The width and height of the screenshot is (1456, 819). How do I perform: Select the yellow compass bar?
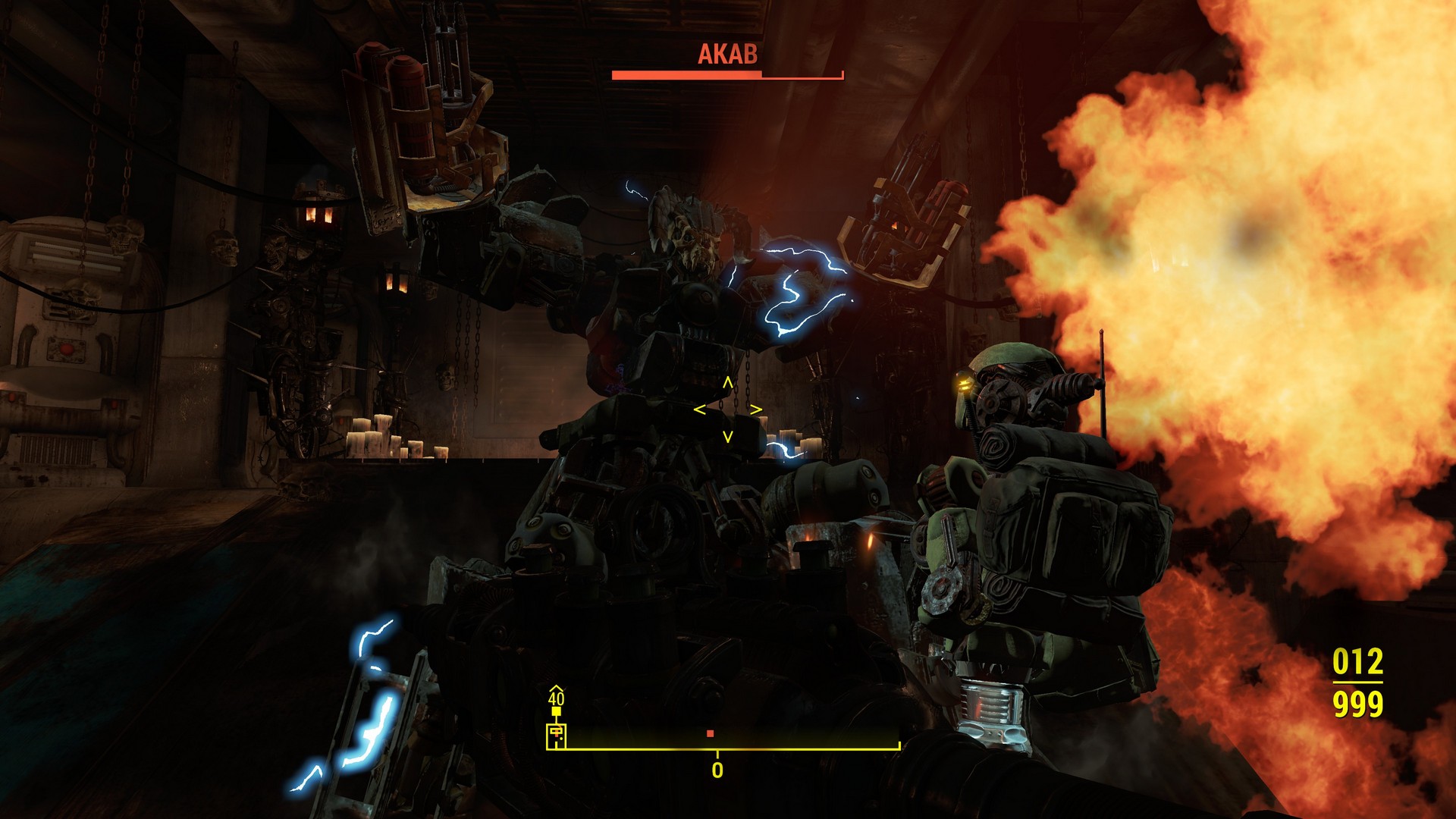(732, 748)
